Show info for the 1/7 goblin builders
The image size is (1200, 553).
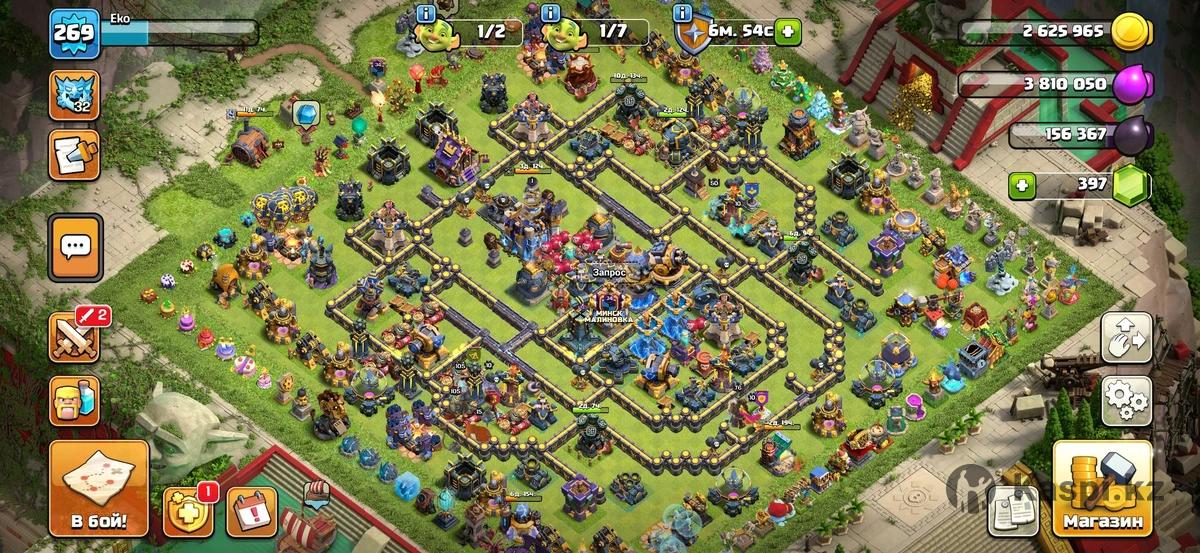point(550,13)
